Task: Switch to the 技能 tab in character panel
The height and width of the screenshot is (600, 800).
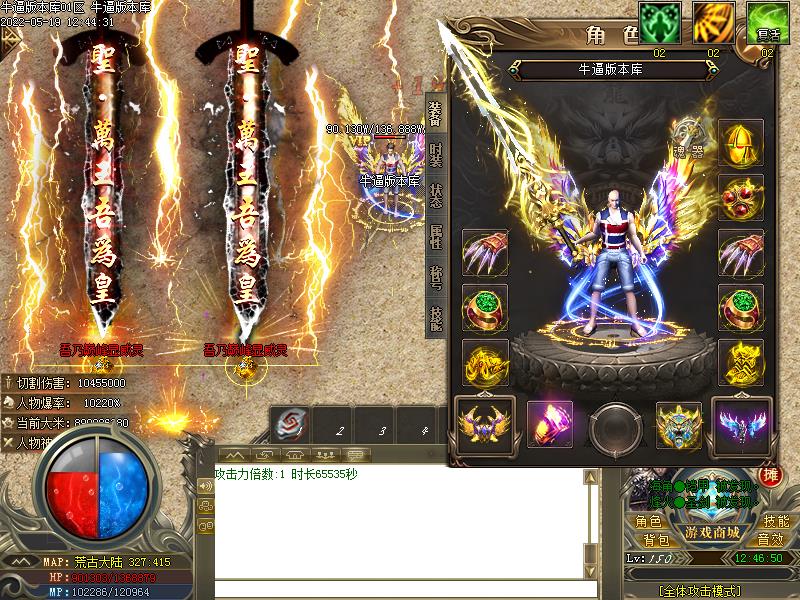Action: coord(435,318)
